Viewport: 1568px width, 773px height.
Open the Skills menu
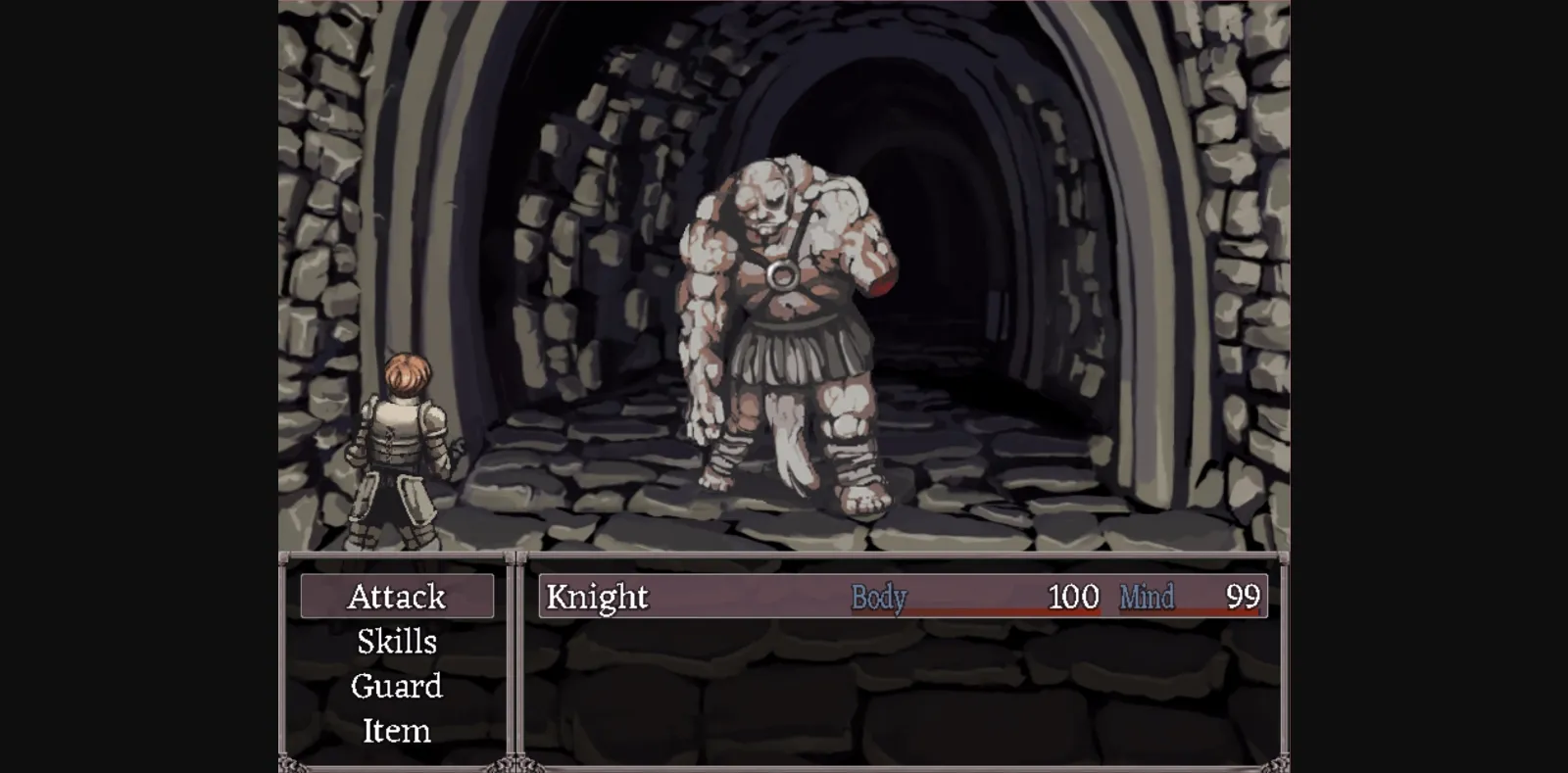click(x=396, y=642)
